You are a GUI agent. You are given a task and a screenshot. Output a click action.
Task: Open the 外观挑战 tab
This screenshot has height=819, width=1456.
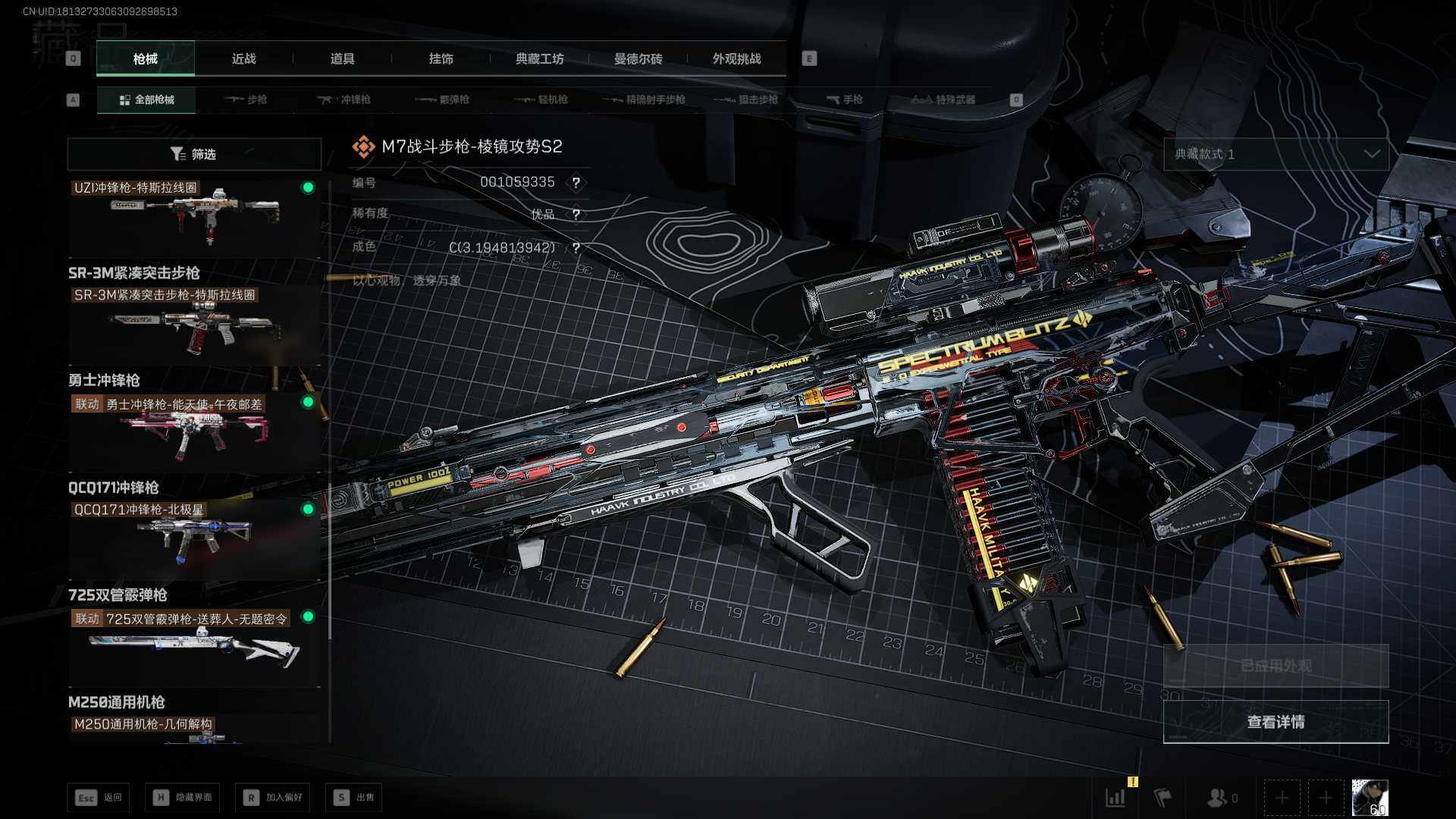(736, 59)
